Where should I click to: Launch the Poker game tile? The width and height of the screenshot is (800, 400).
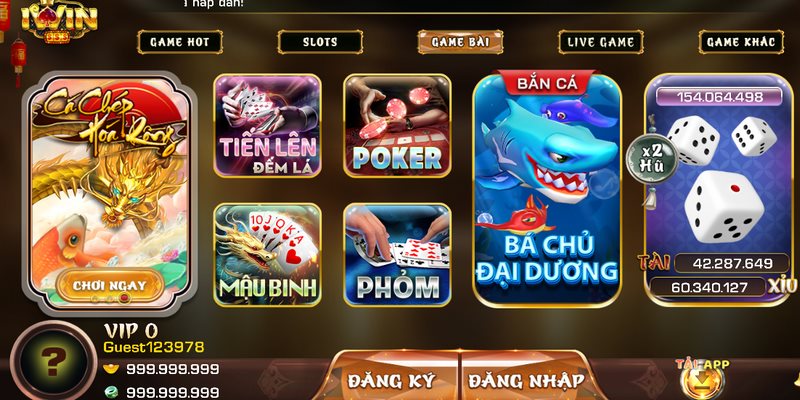click(396, 127)
